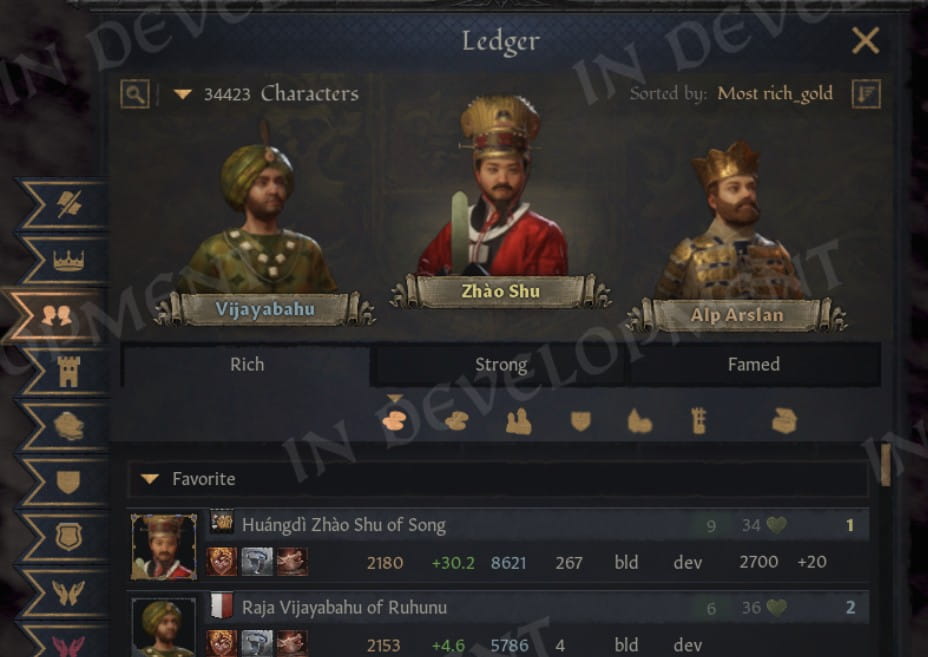
Task: Sort by the highlighted gold coins icon
Action: 394,421
